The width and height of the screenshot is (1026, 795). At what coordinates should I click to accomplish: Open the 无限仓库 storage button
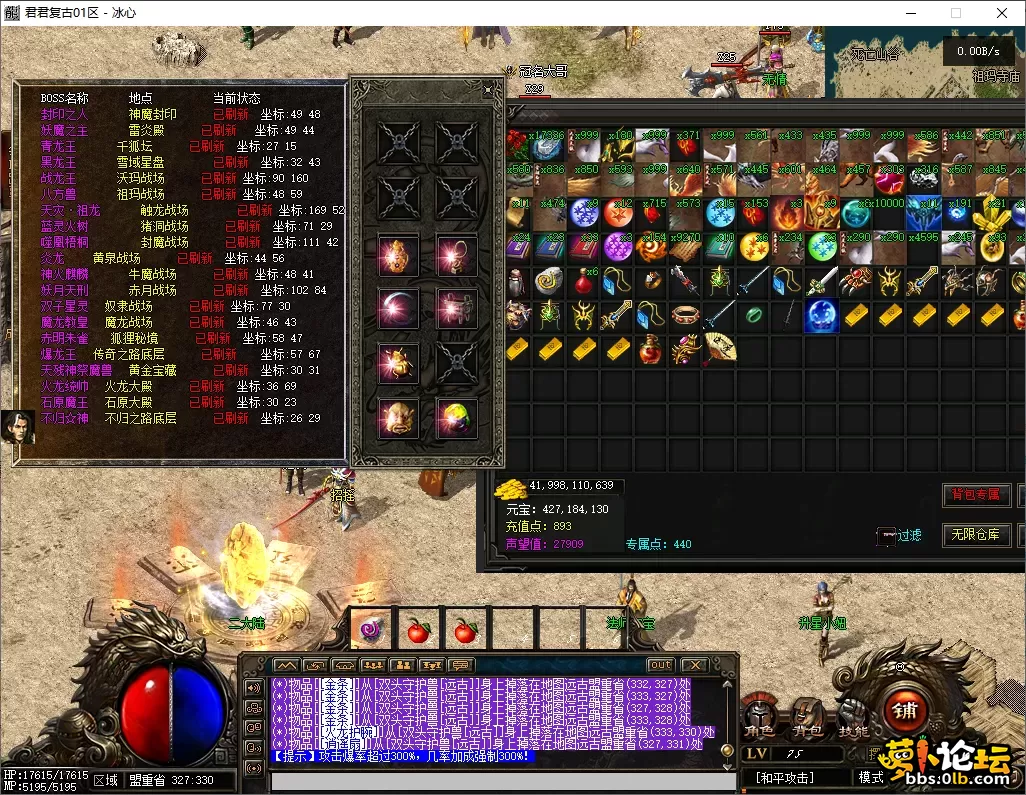[975, 535]
